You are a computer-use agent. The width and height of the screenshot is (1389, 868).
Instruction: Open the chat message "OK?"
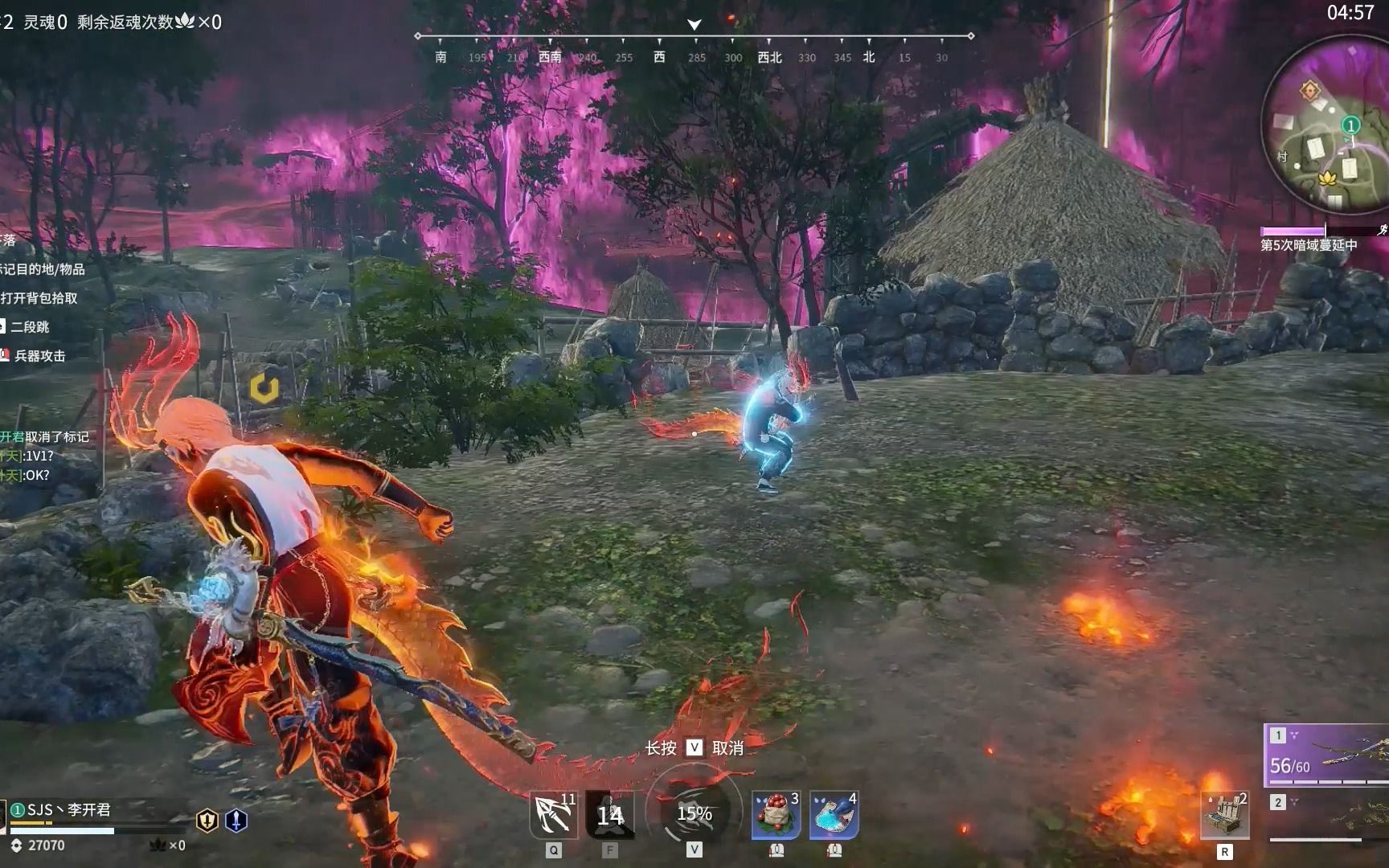pos(36,475)
